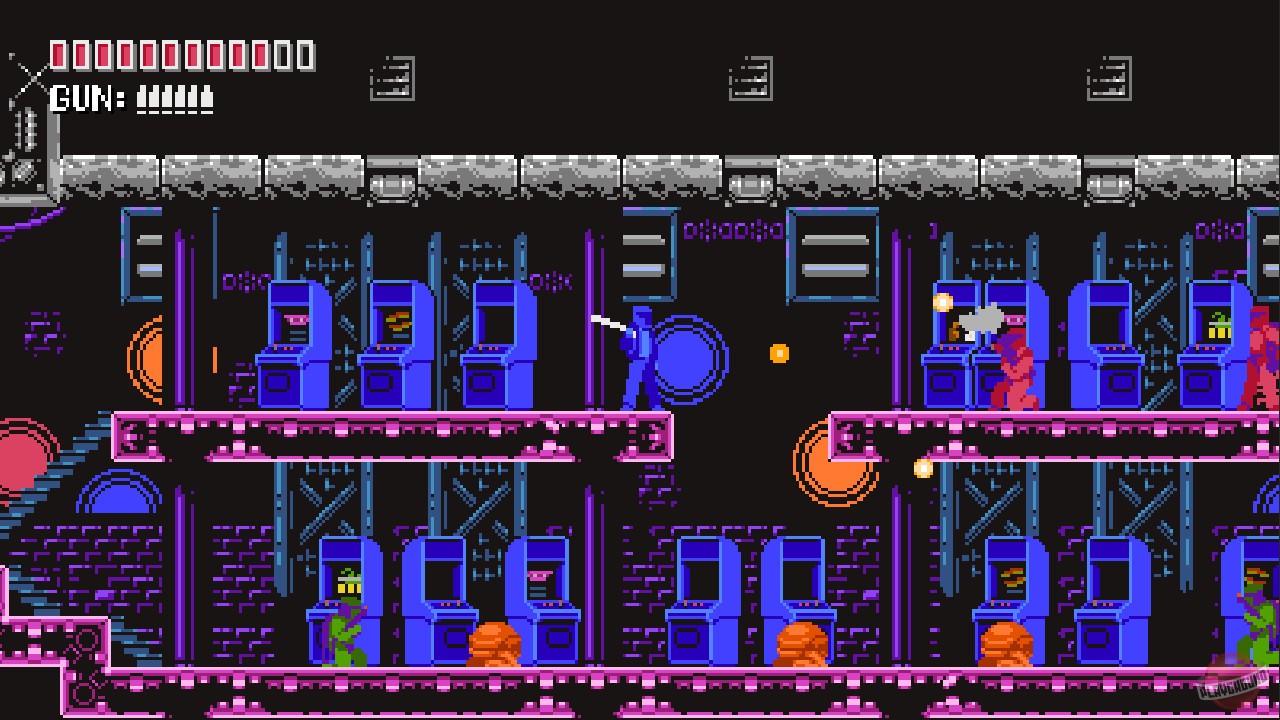Screen dimensions: 1280x720
Task: Click the orange projectile flying mid-air
Action: coord(779,352)
